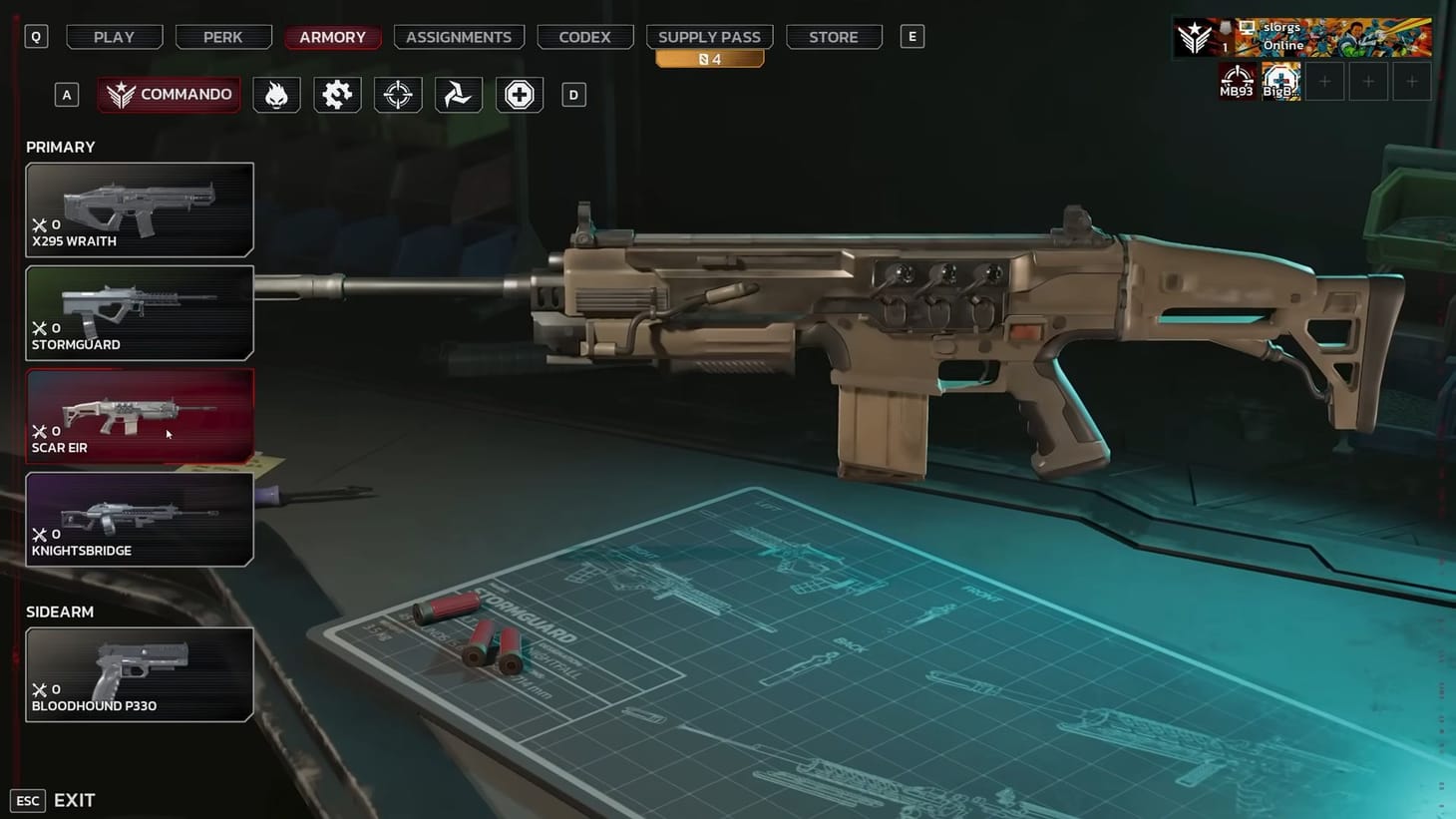Select the shuriken class icon
The width and height of the screenshot is (1456, 819).
coord(458,94)
